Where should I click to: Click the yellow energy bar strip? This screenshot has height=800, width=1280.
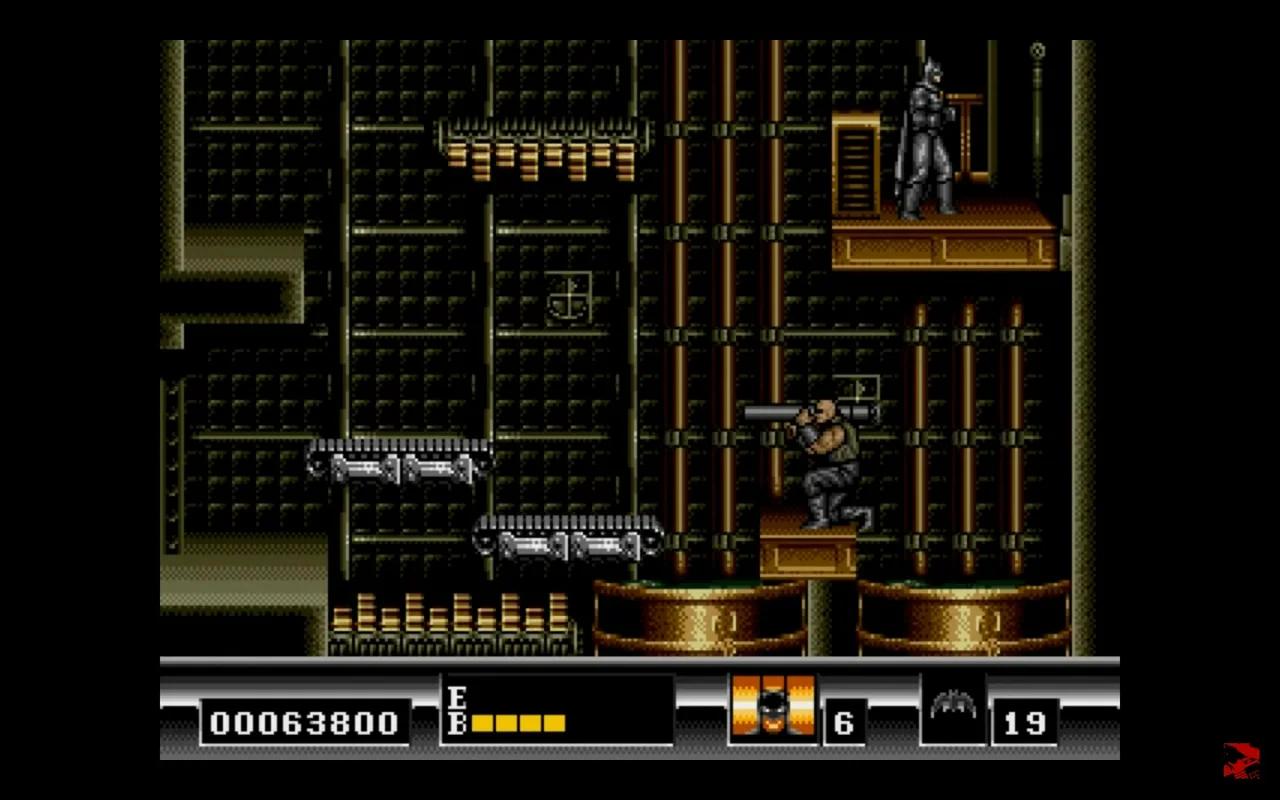click(520, 722)
